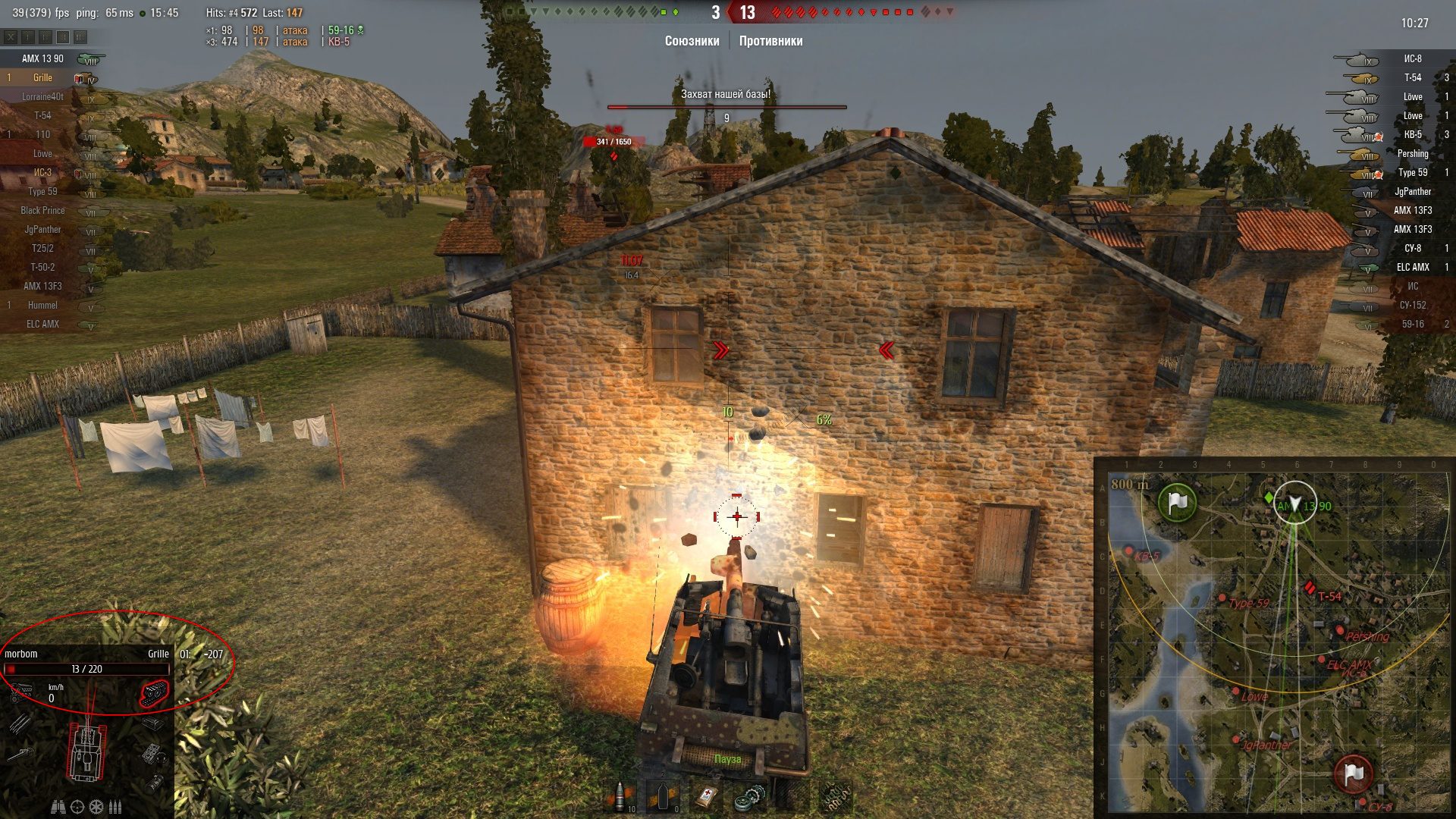Hide the player list with the X button
This screenshot has width=1456, height=819.
[x=10, y=36]
